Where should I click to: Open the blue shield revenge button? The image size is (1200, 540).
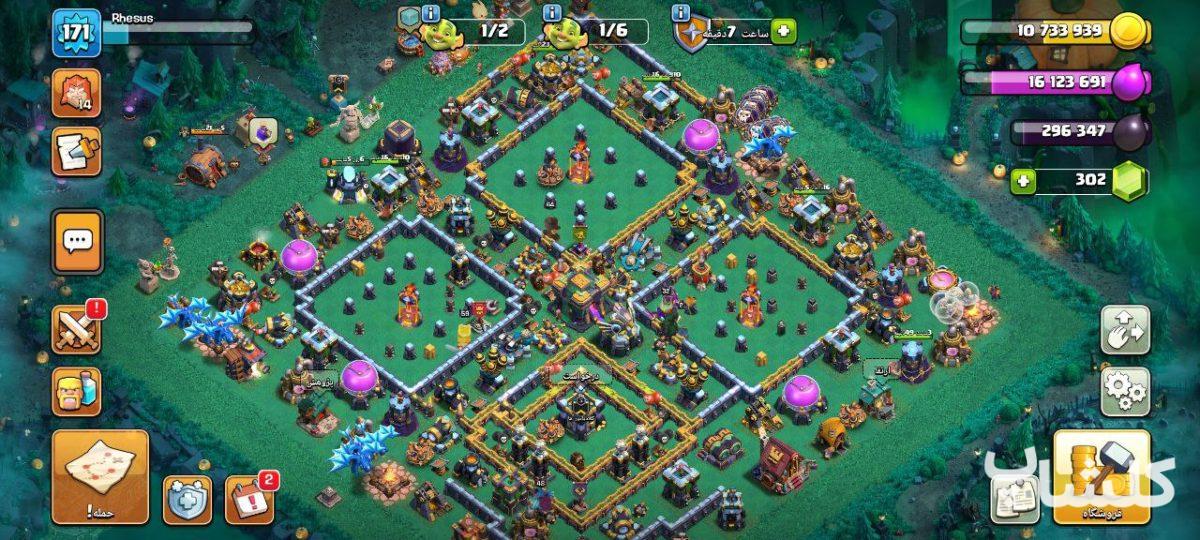[188, 499]
